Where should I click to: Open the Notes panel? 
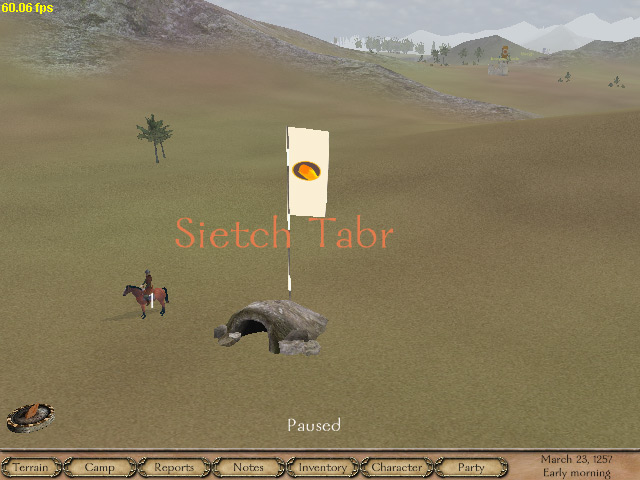click(x=248, y=467)
